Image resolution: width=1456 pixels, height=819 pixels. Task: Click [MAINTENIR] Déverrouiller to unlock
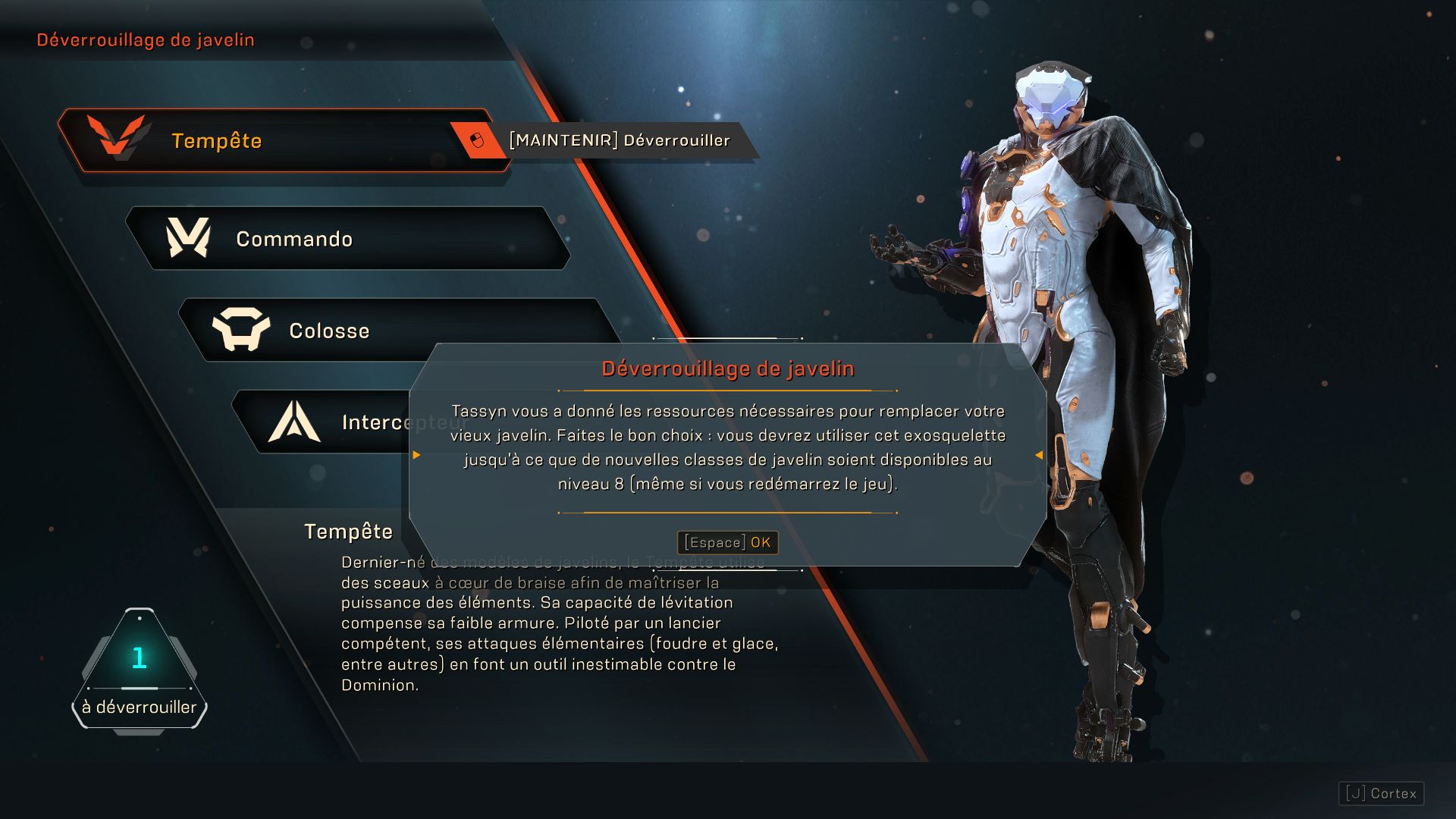point(620,140)
